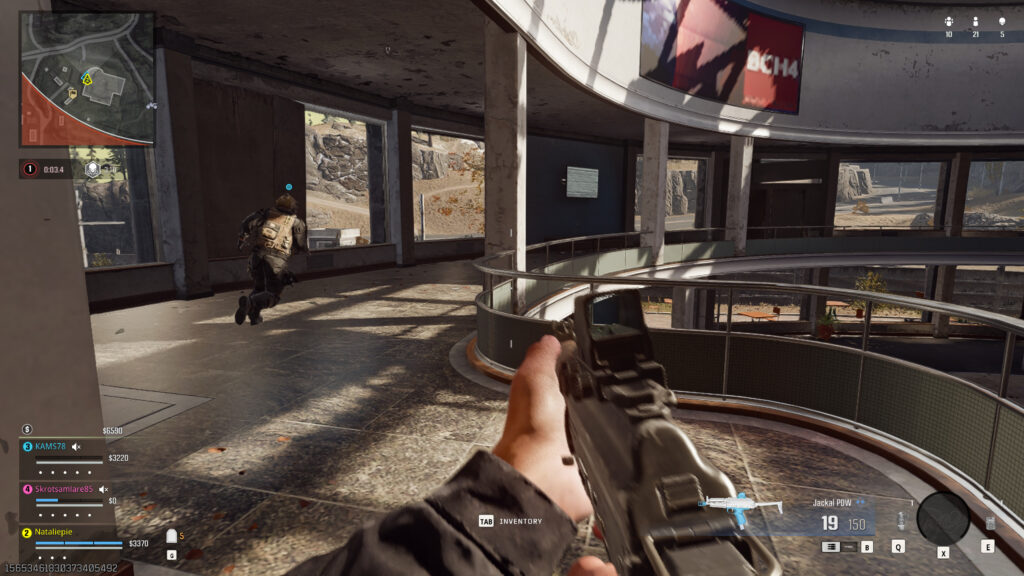
Task: Click the quad bike marker on minimap
Action: pyautogui.click(x=150, y=104)
